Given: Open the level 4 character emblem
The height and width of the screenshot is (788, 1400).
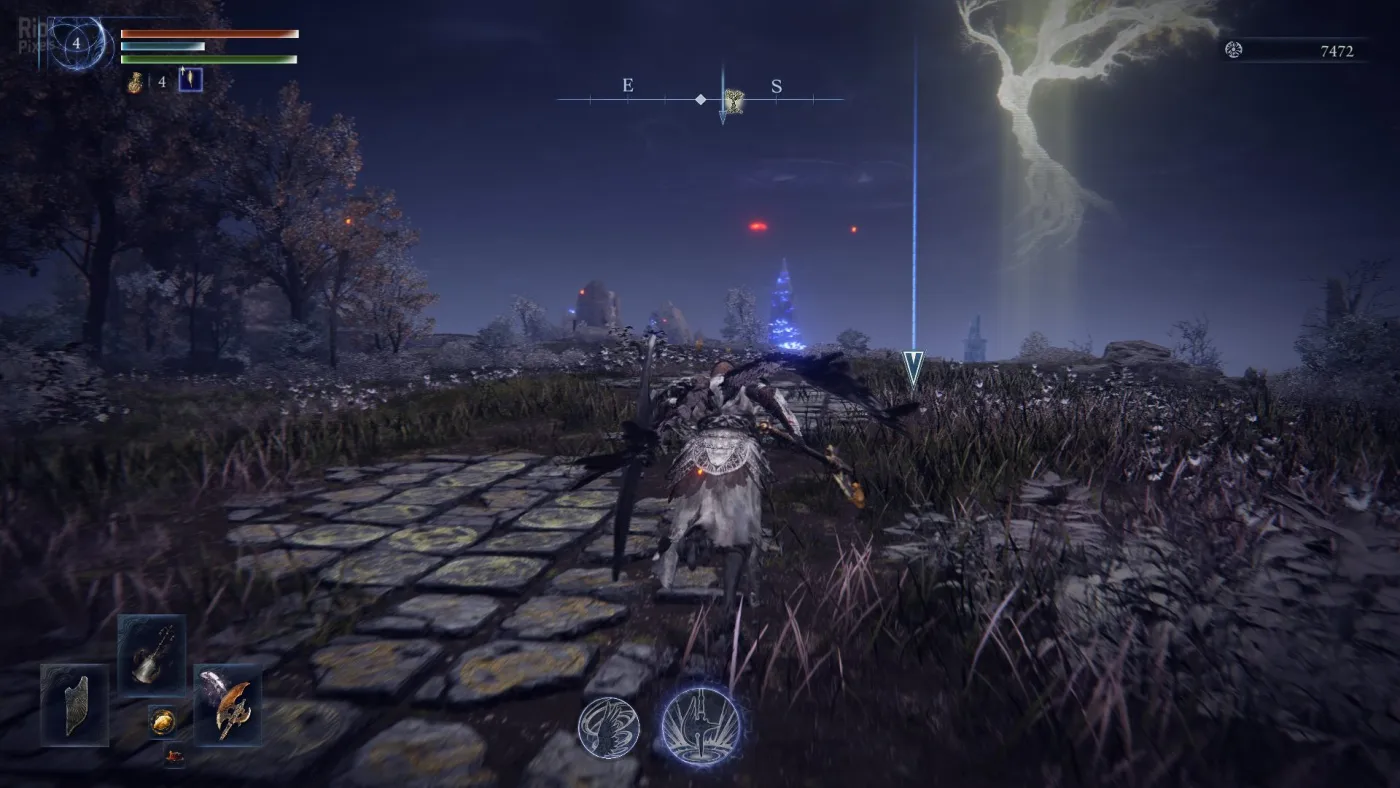Looking at the screenshot, I should tap(77, 43).
